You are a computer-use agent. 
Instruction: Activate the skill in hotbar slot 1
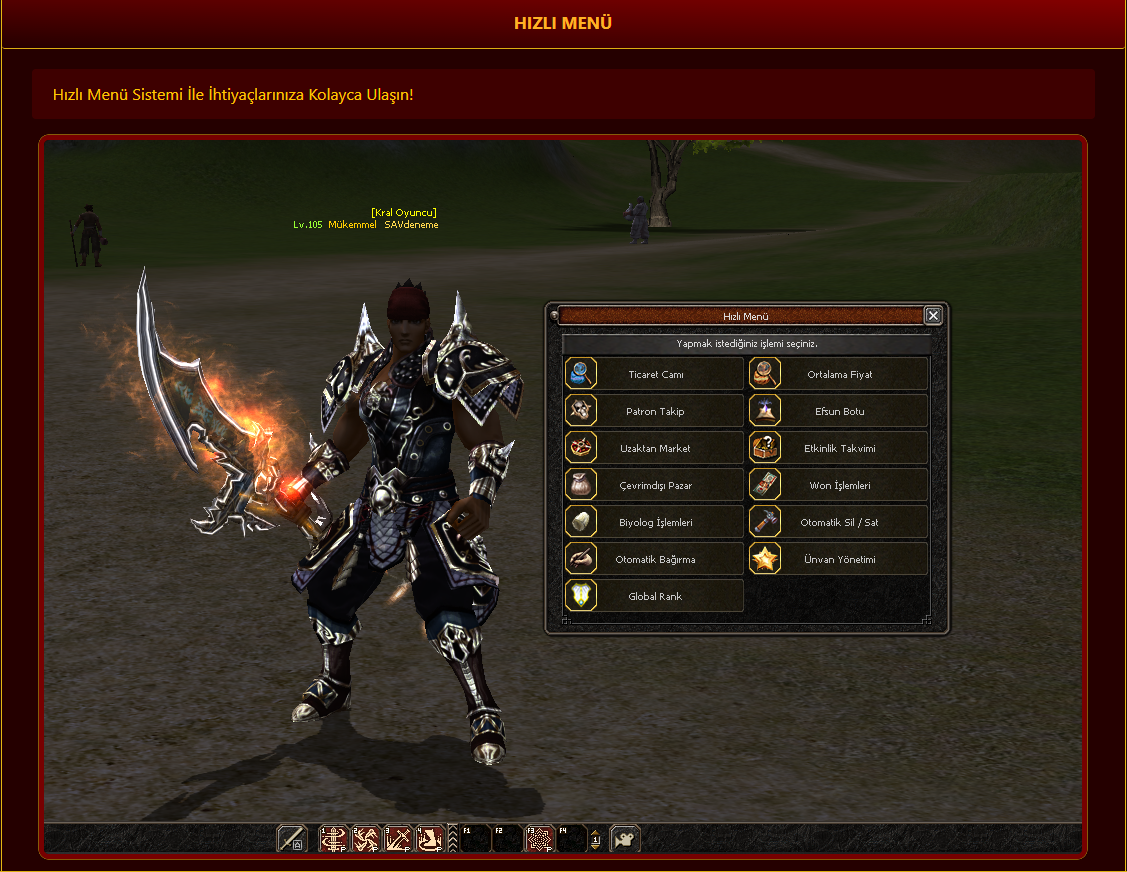coord(333,838)
